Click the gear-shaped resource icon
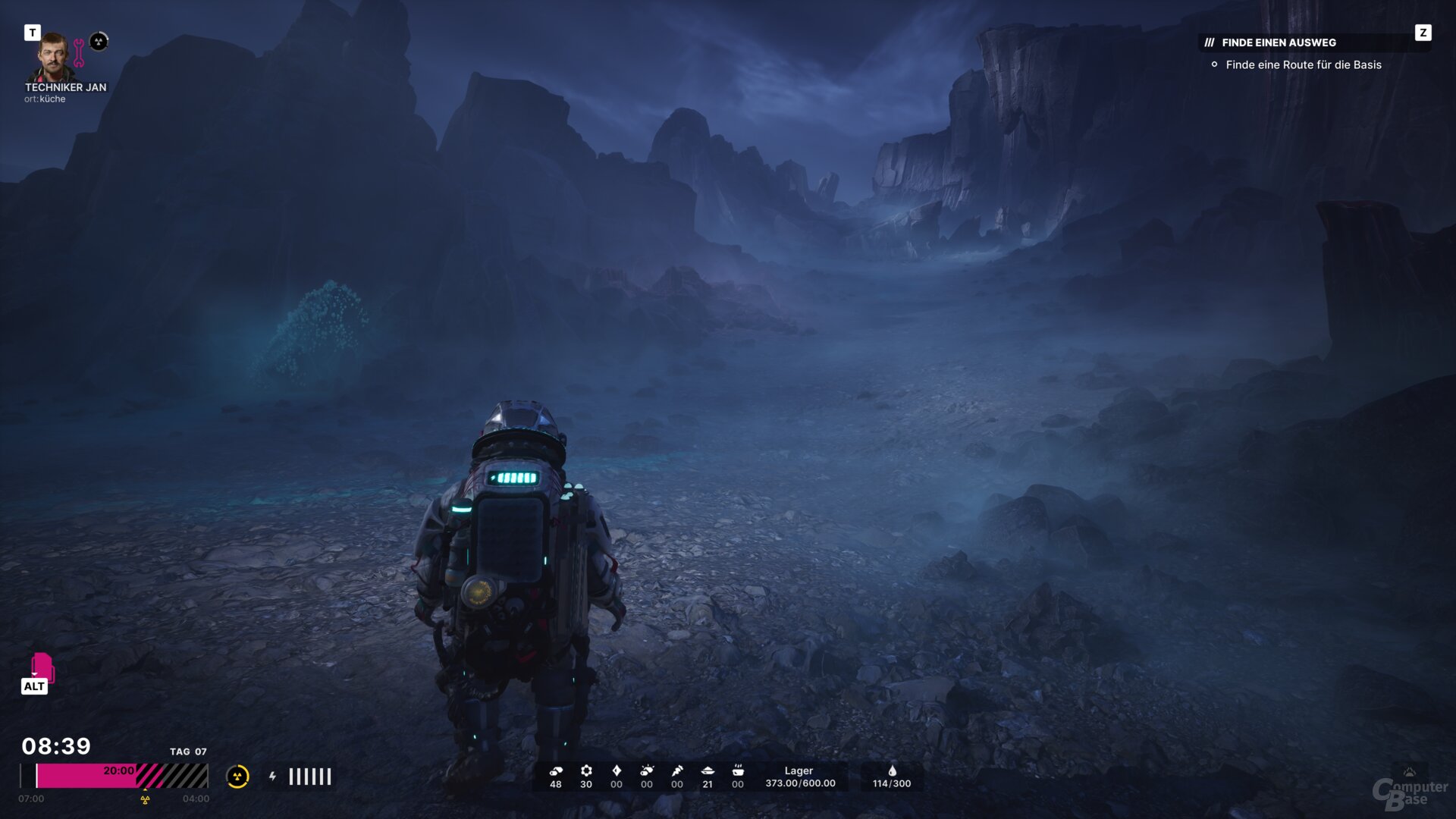 click(586, 770)
